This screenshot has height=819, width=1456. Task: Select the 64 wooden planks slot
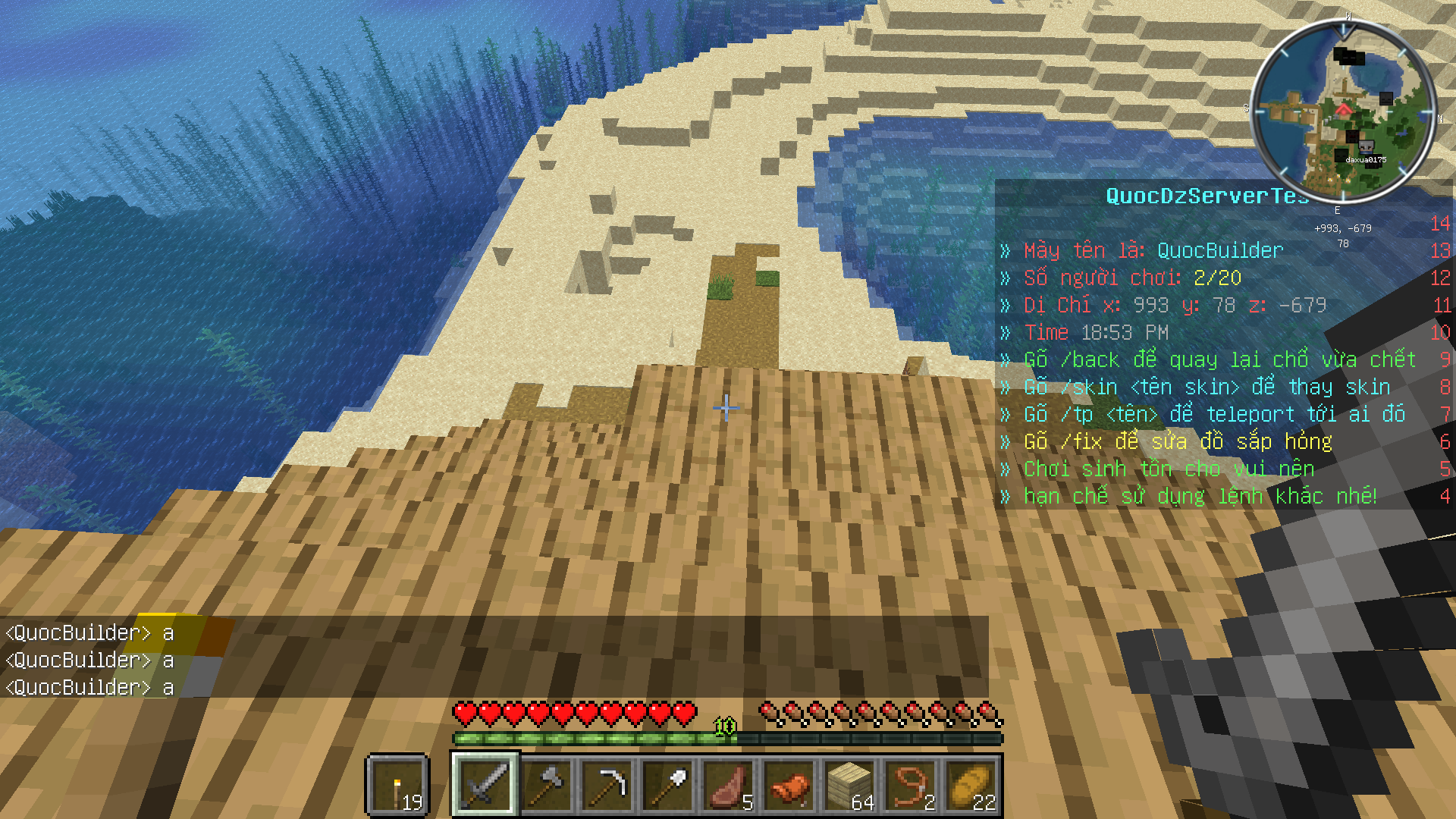pos(849,785)
